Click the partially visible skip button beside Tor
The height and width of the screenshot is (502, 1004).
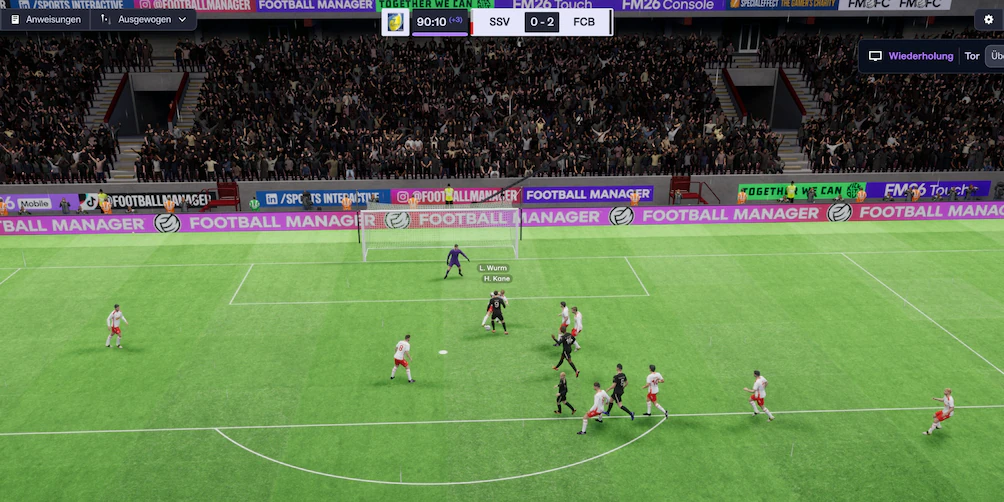pyautogui.click(x=994, y=56)
